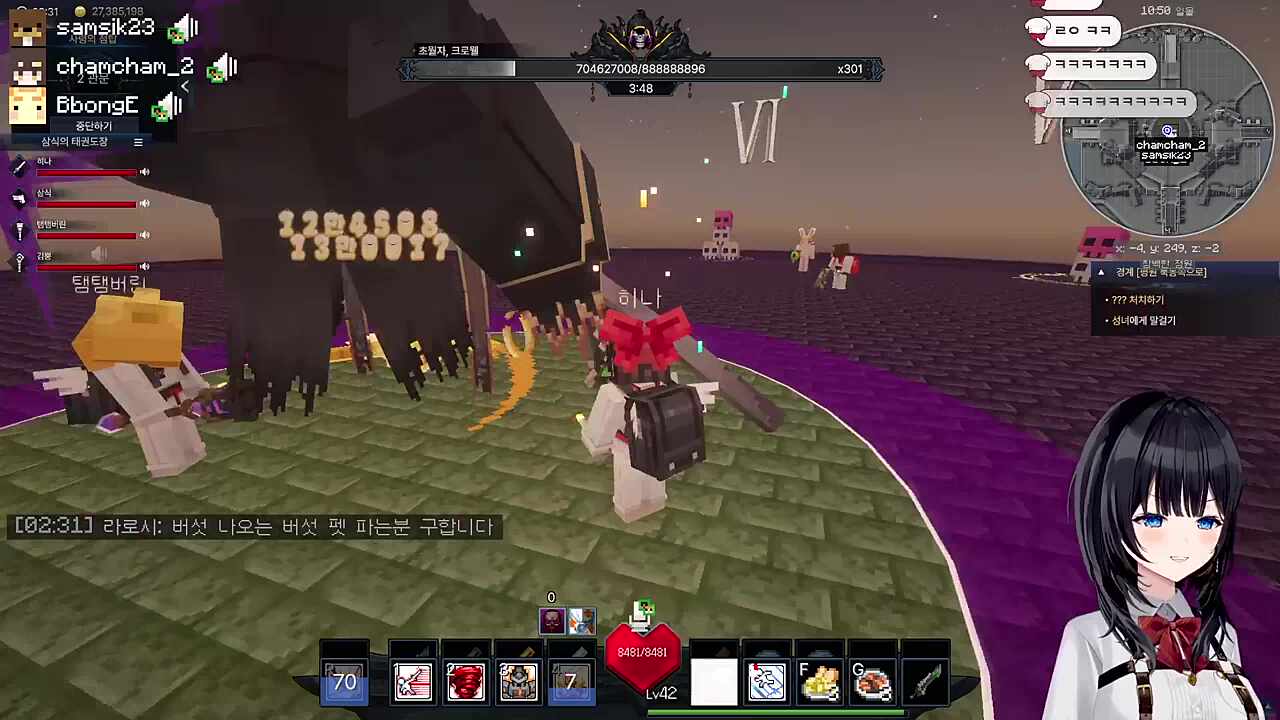Use the armored golem skill in slot 3

point(519,682)
